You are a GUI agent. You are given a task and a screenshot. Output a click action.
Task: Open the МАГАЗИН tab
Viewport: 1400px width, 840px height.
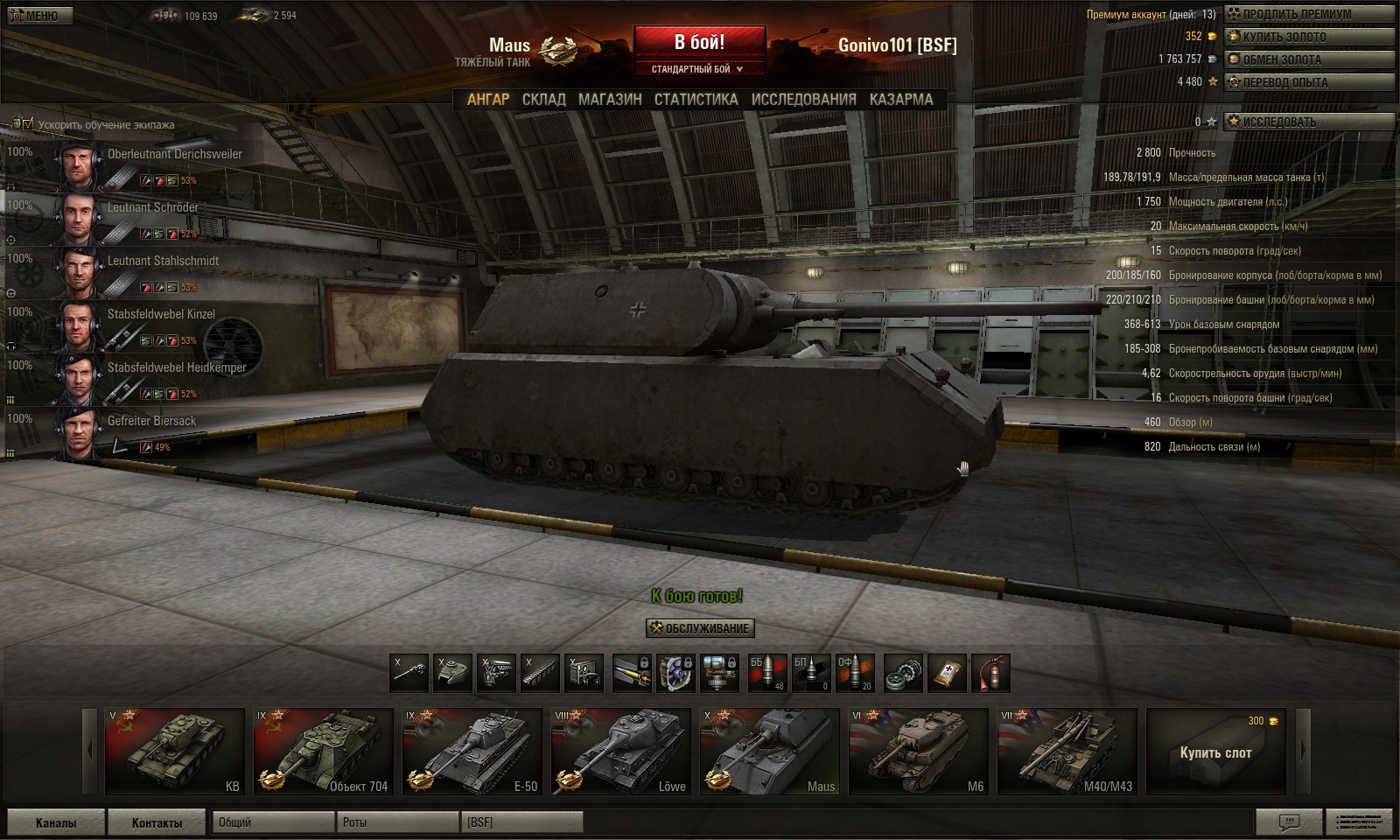click(x=610, y=100)
